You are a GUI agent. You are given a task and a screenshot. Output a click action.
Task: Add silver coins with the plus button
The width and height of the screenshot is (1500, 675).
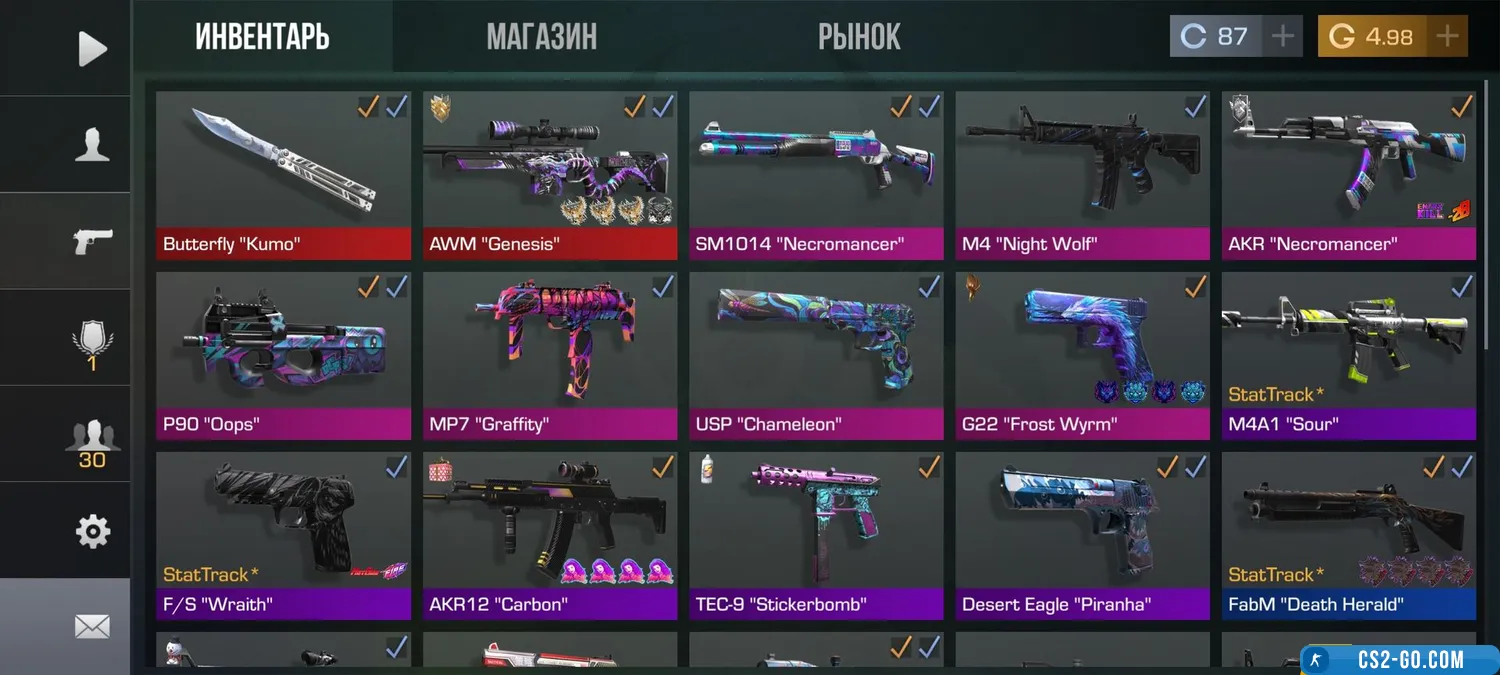click(1281, 37)
